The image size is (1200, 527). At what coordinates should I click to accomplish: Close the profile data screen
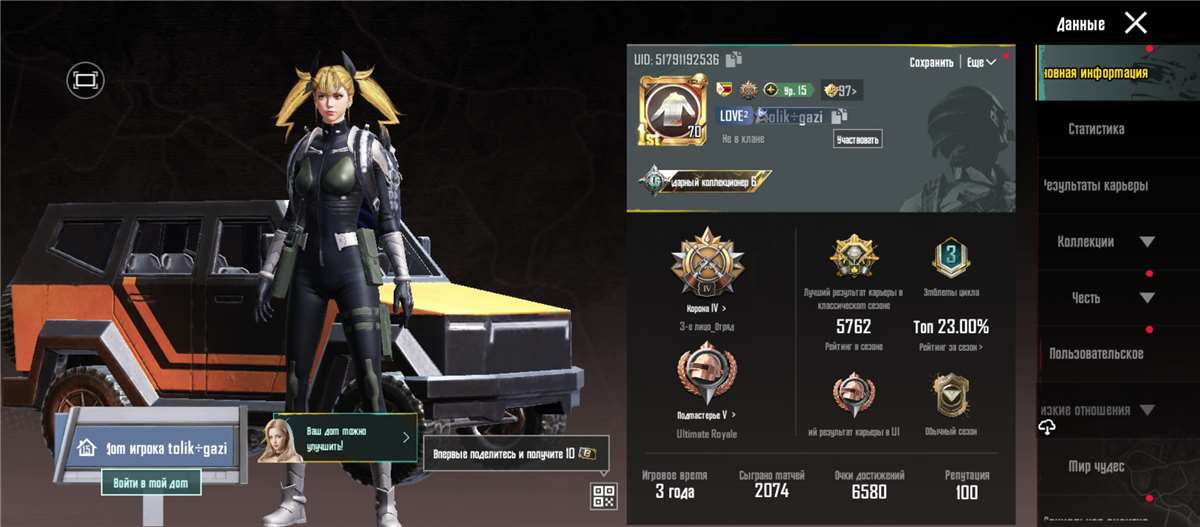1135,23
